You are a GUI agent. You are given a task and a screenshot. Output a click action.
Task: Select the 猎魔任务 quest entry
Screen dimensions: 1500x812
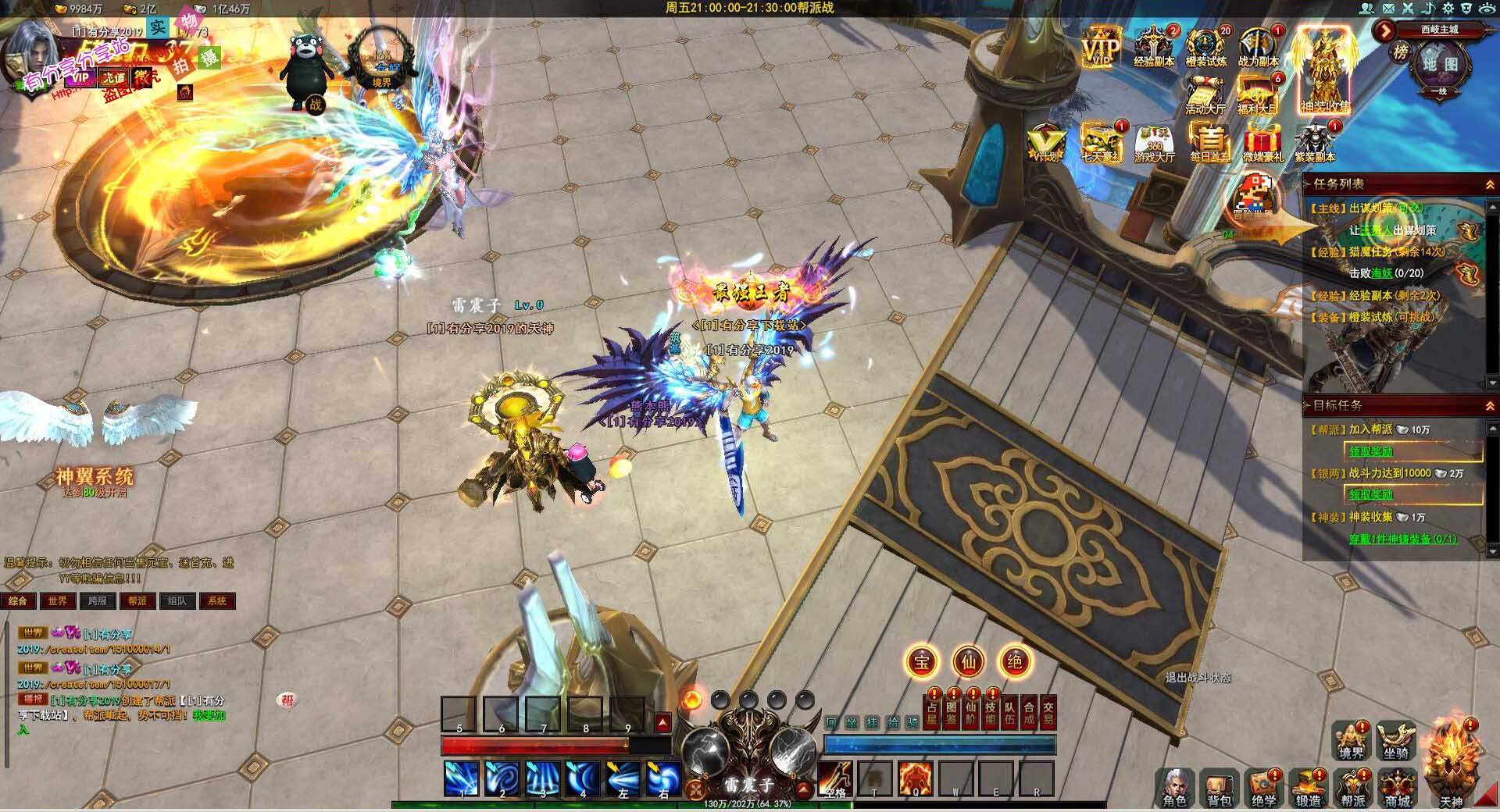point(1377,251)
